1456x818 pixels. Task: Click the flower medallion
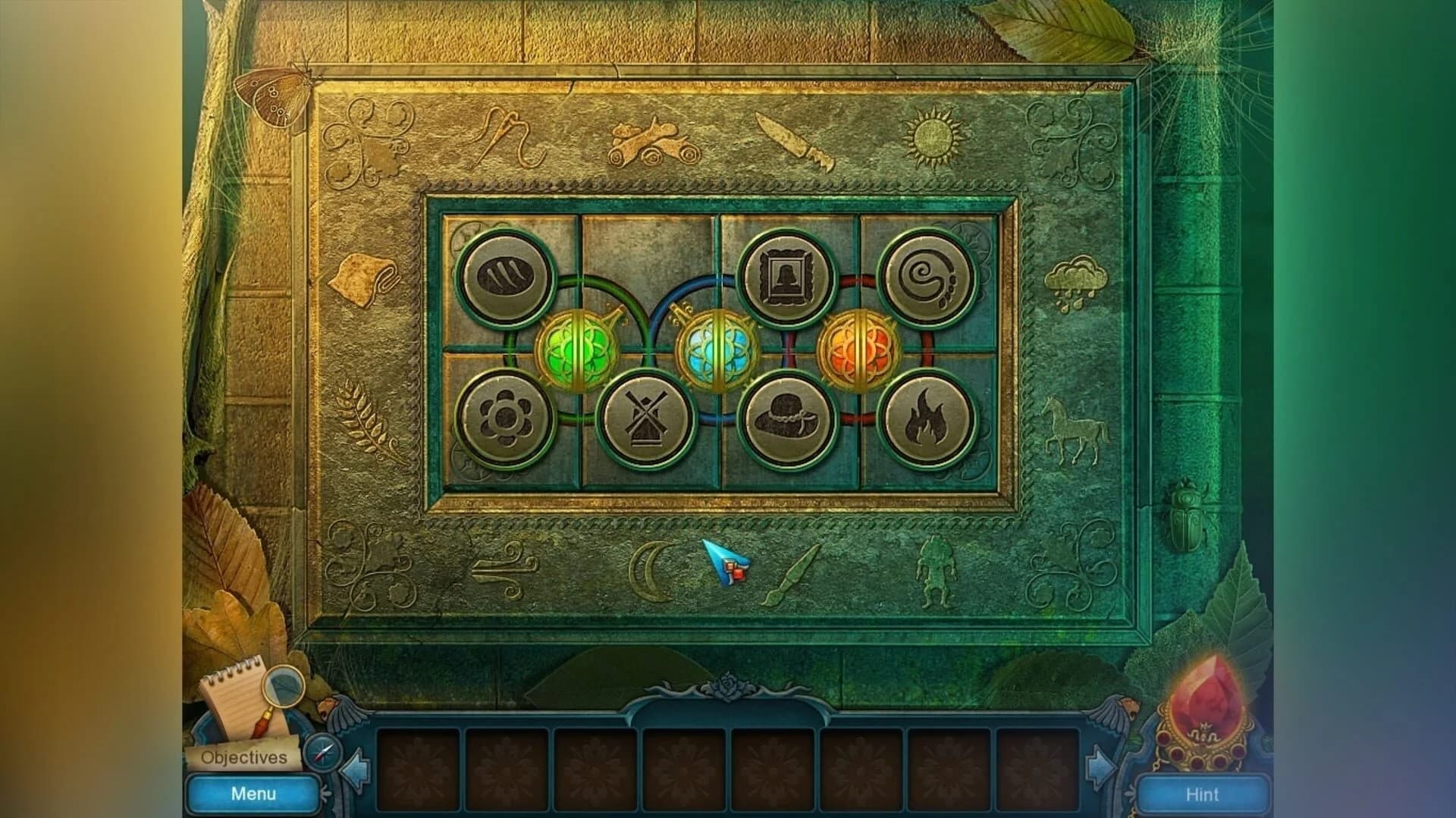[x=507, y=420]
